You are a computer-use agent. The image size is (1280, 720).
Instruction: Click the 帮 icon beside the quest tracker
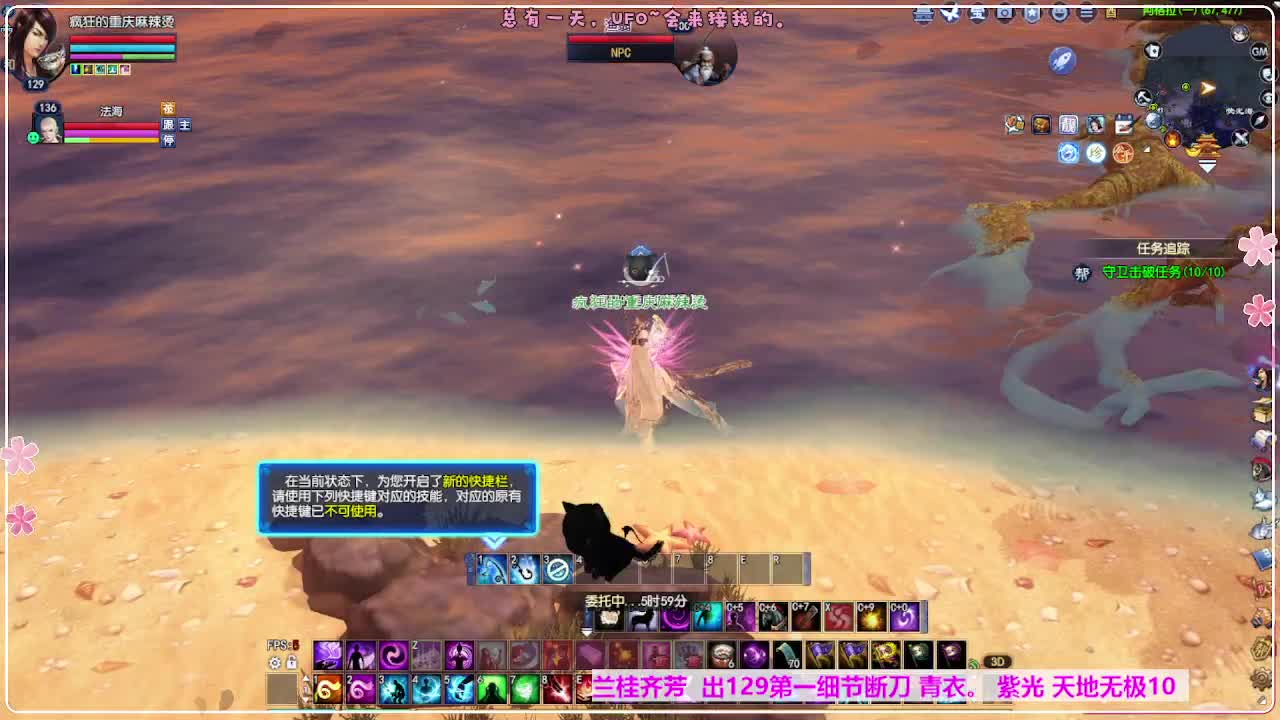pos(1081,271)
